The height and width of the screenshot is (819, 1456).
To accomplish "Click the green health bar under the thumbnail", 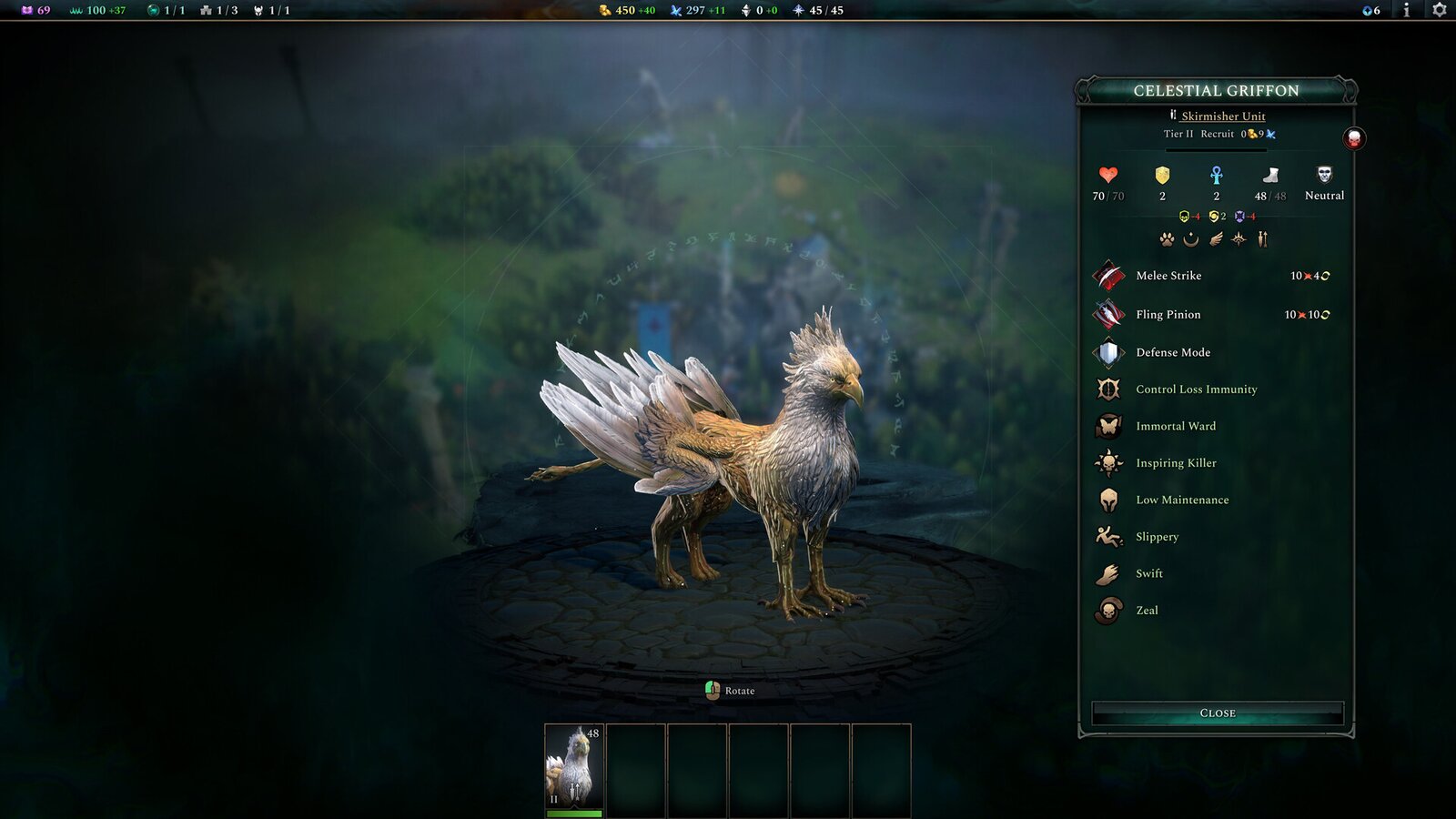I will point(573,811).
